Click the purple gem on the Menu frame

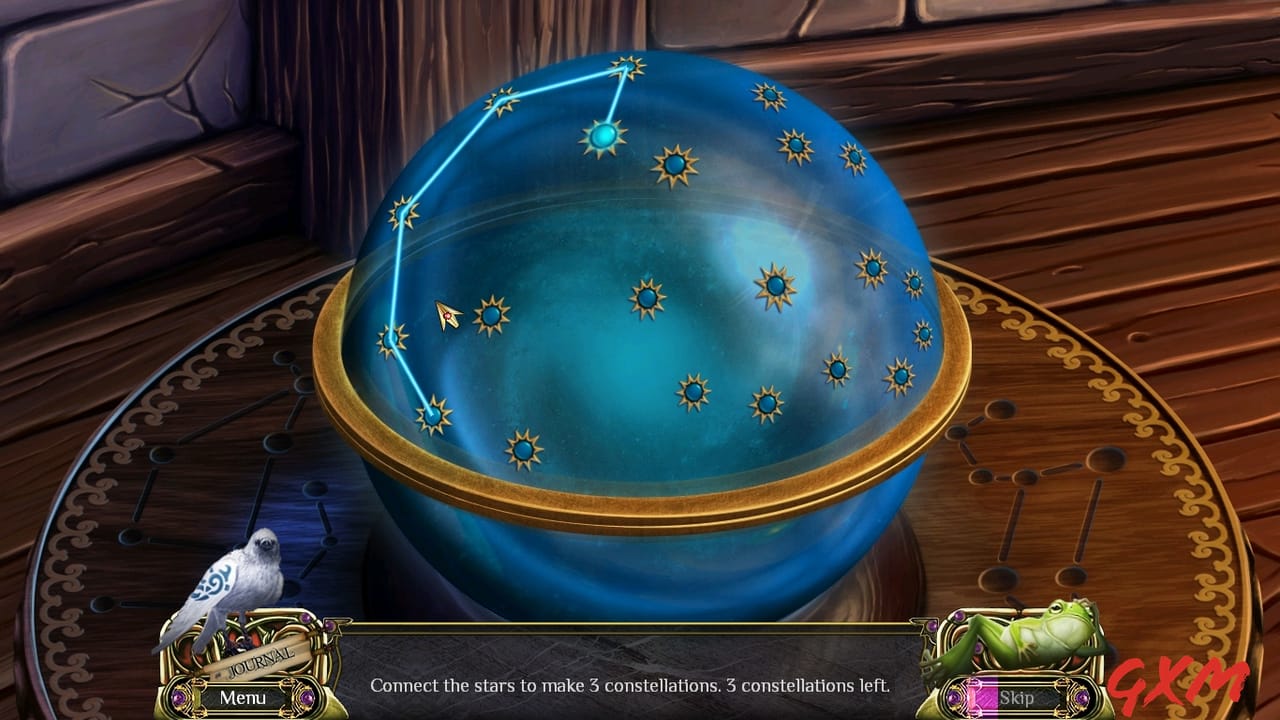[178, 697]
